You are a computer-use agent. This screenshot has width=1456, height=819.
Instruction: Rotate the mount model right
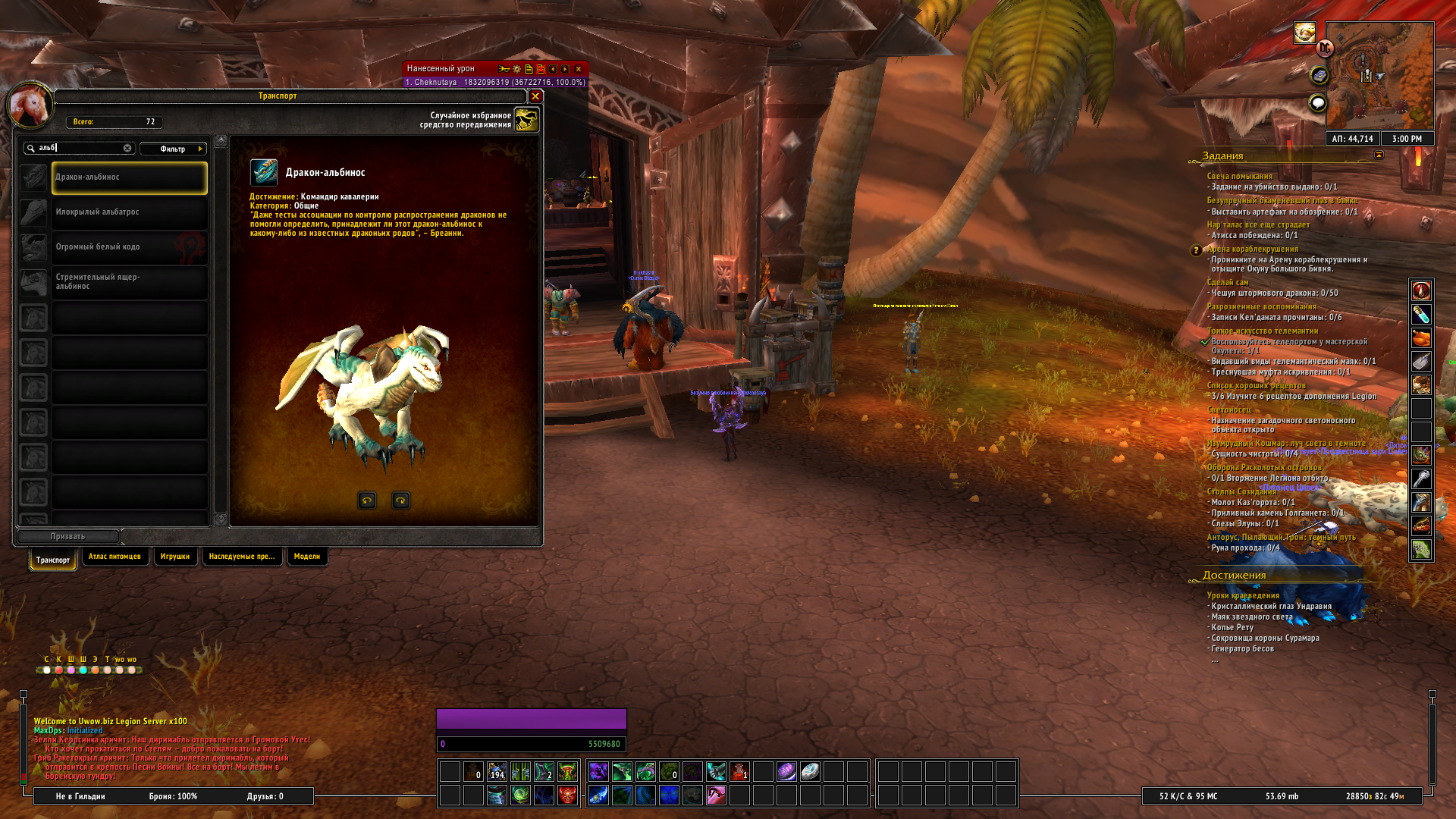(400, 500)
